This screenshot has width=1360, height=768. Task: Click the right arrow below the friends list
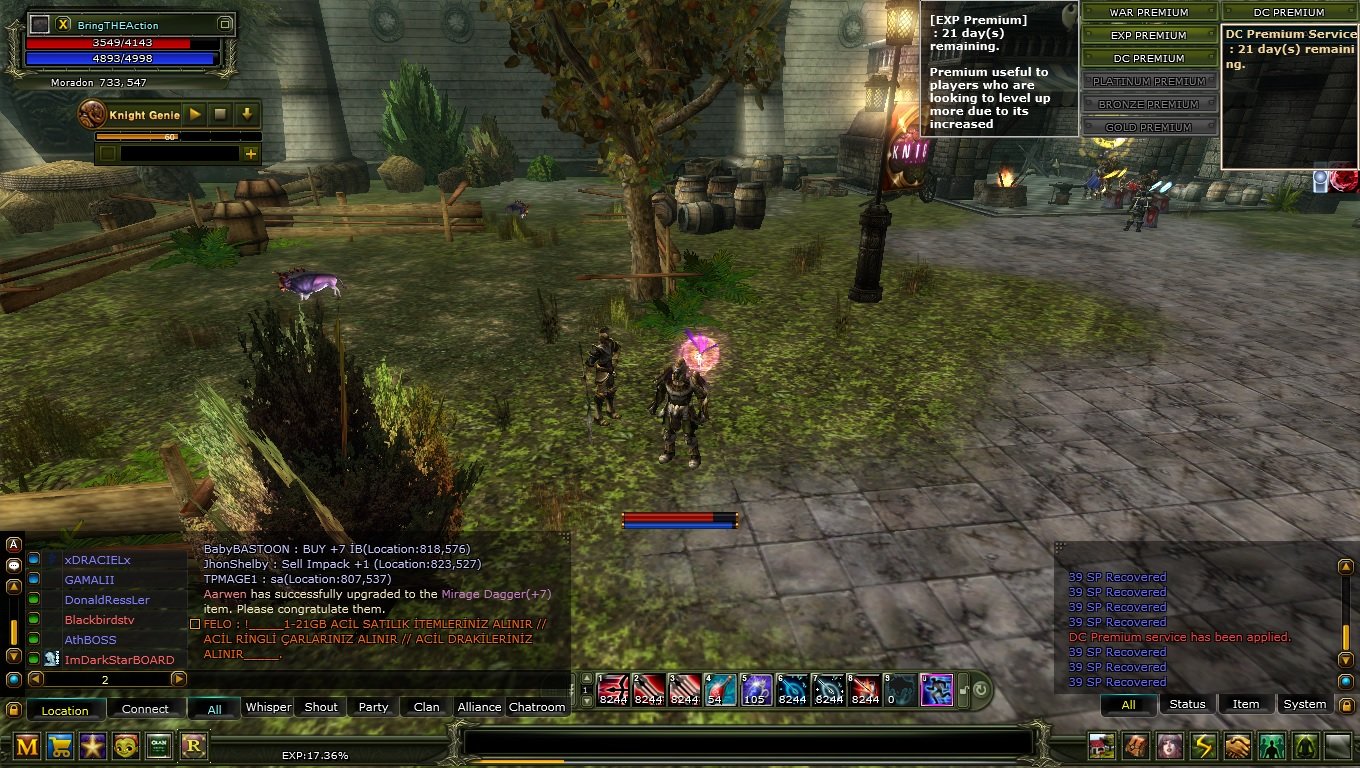click(179, 678)
